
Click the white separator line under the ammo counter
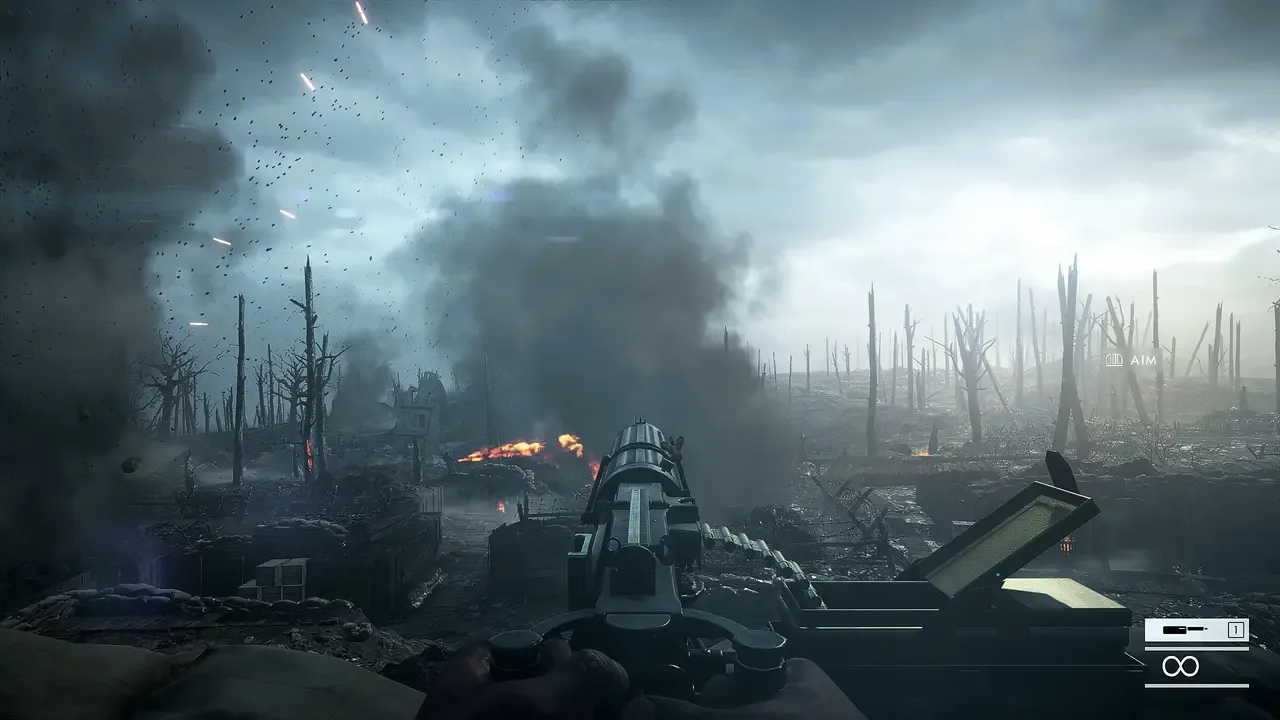[1196, 648]
